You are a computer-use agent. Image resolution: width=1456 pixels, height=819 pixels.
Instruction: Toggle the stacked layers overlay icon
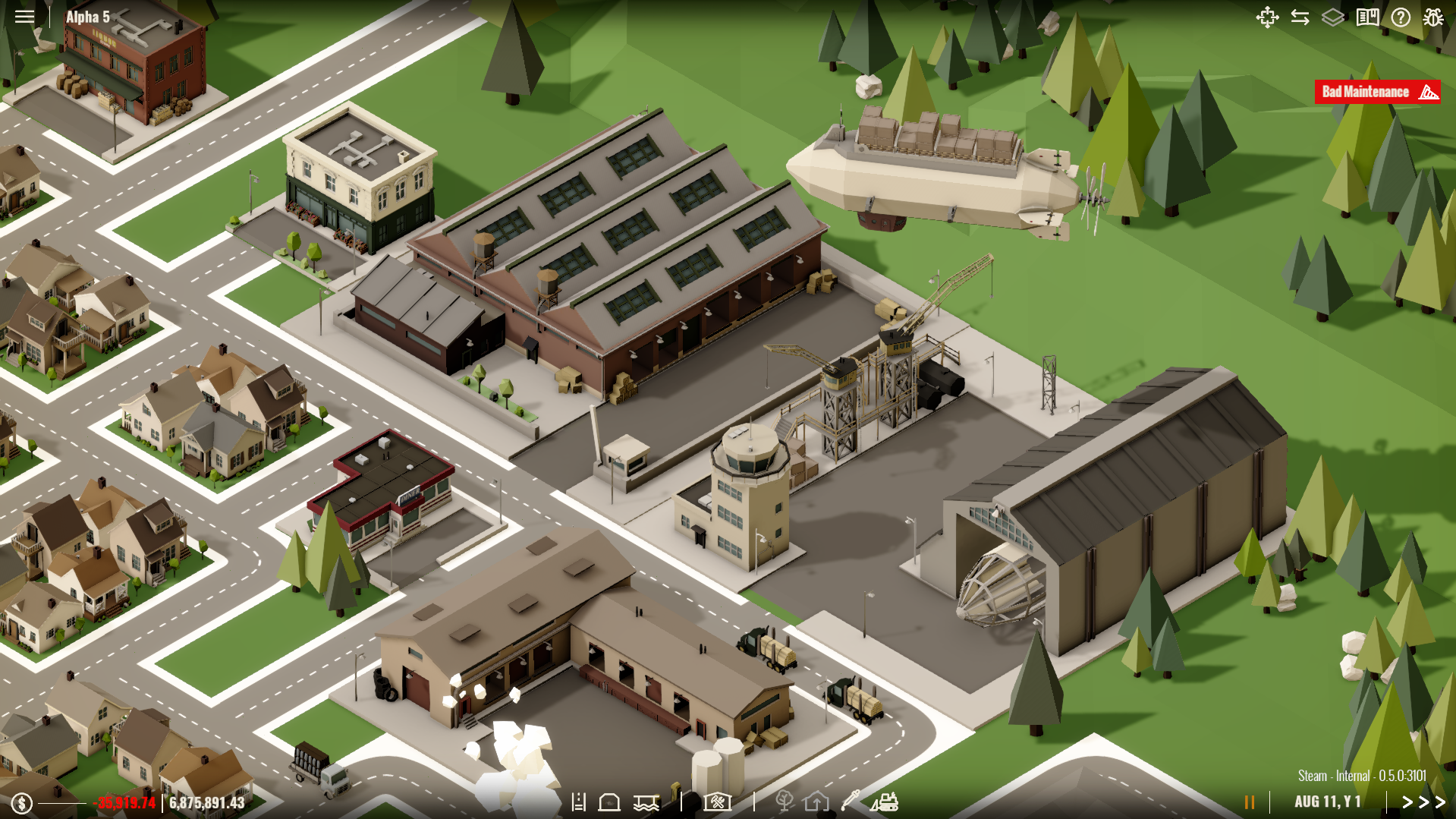pos(1333,17)
